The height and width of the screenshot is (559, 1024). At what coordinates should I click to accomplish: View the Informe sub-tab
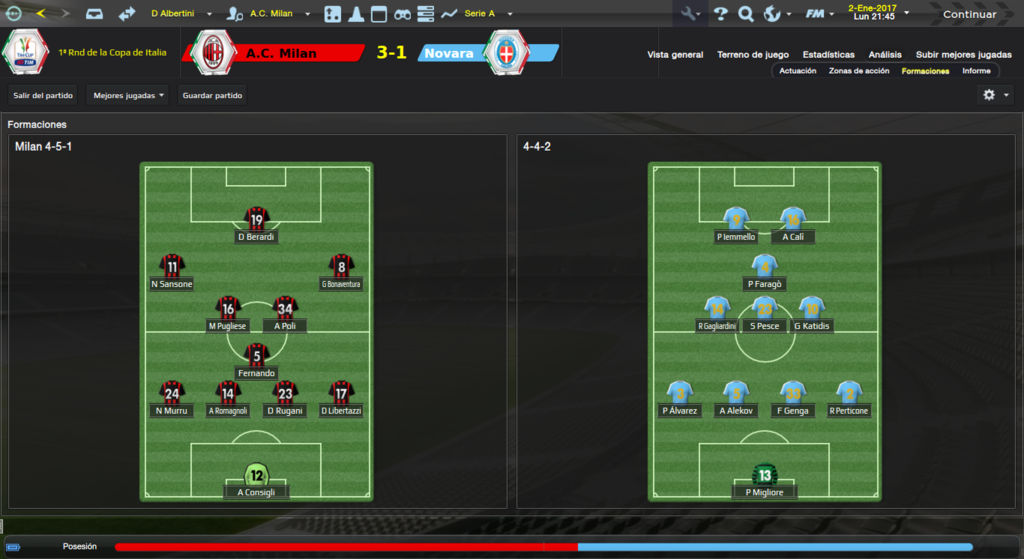click(976, 71)
